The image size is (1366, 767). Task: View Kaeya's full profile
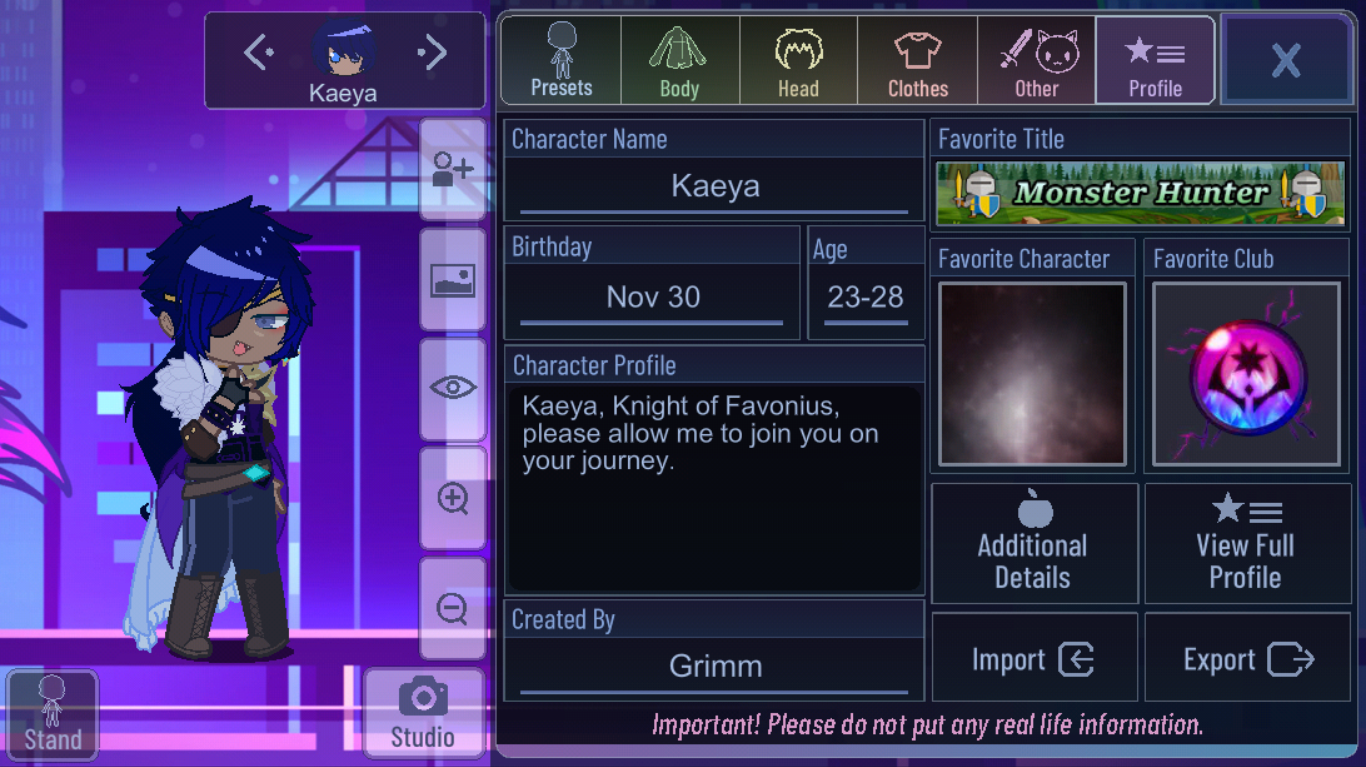coord(1247,543)
